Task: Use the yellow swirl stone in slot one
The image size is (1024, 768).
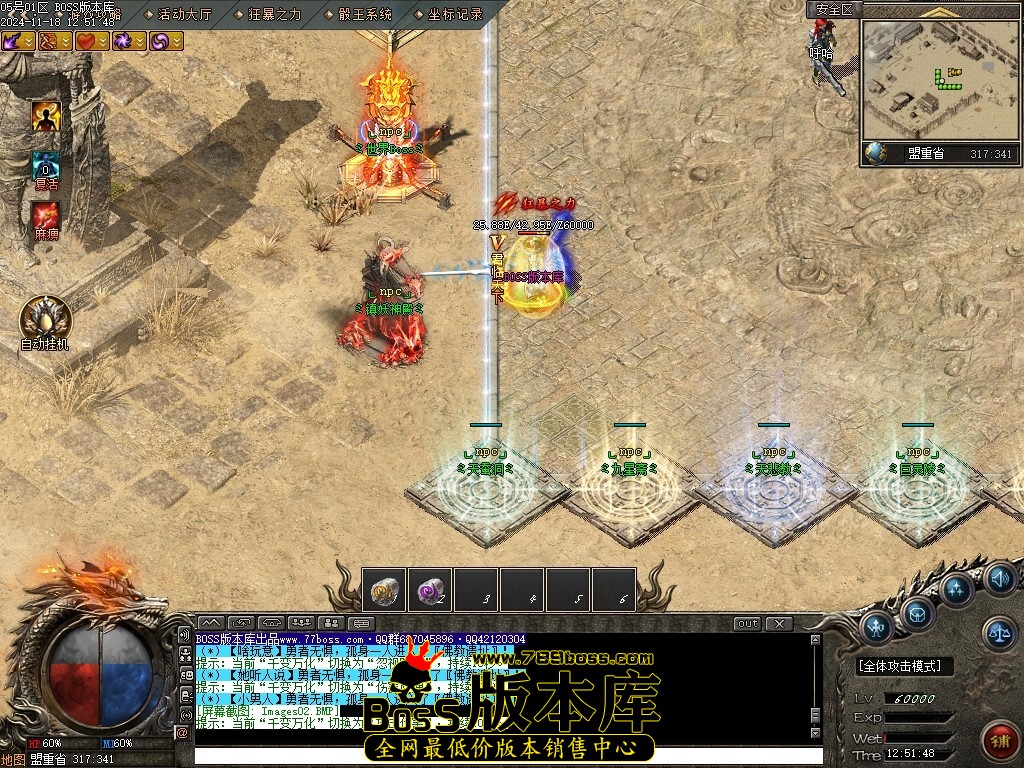Action: 384,590
